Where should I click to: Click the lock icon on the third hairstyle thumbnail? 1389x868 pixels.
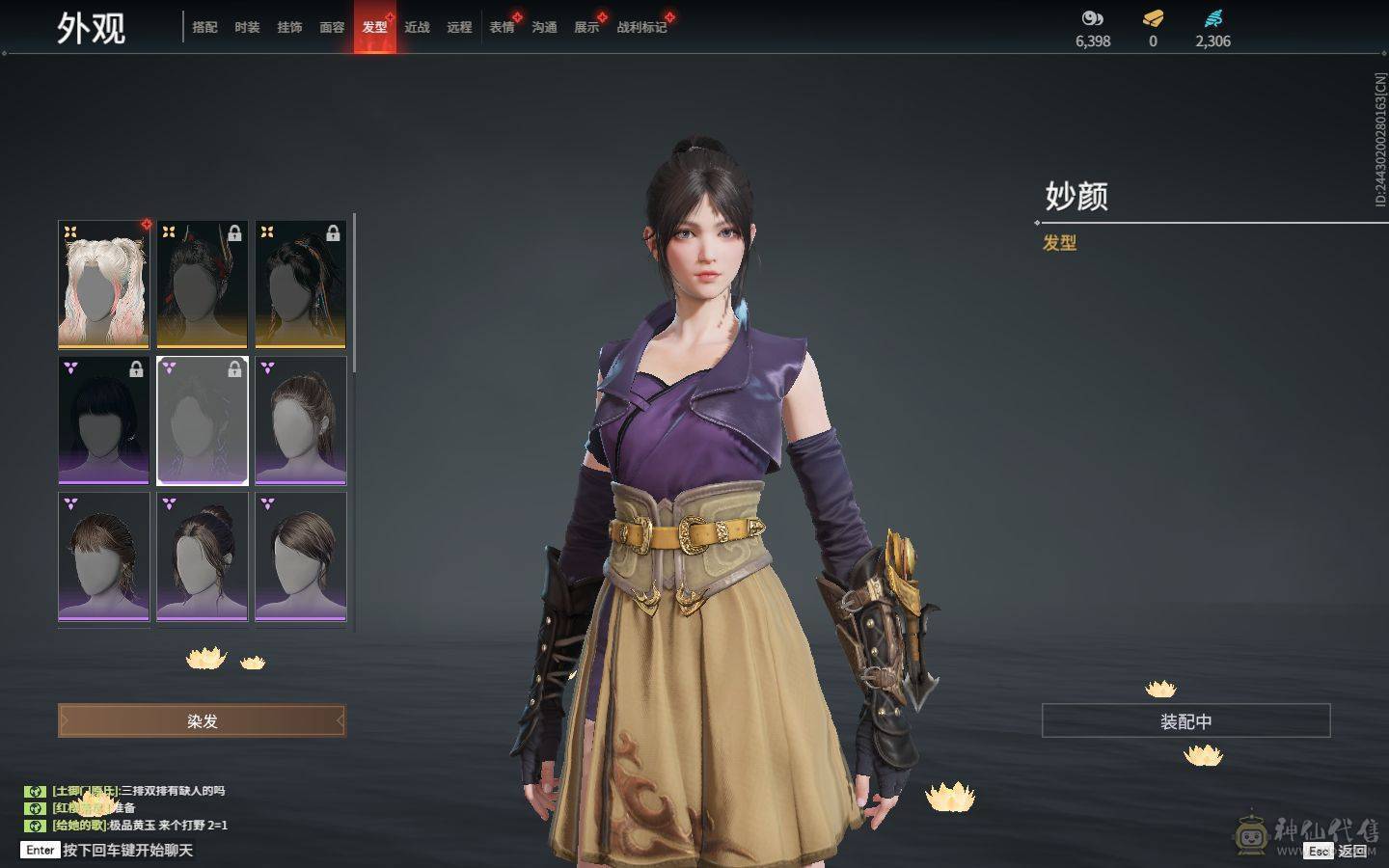[333, 232]
